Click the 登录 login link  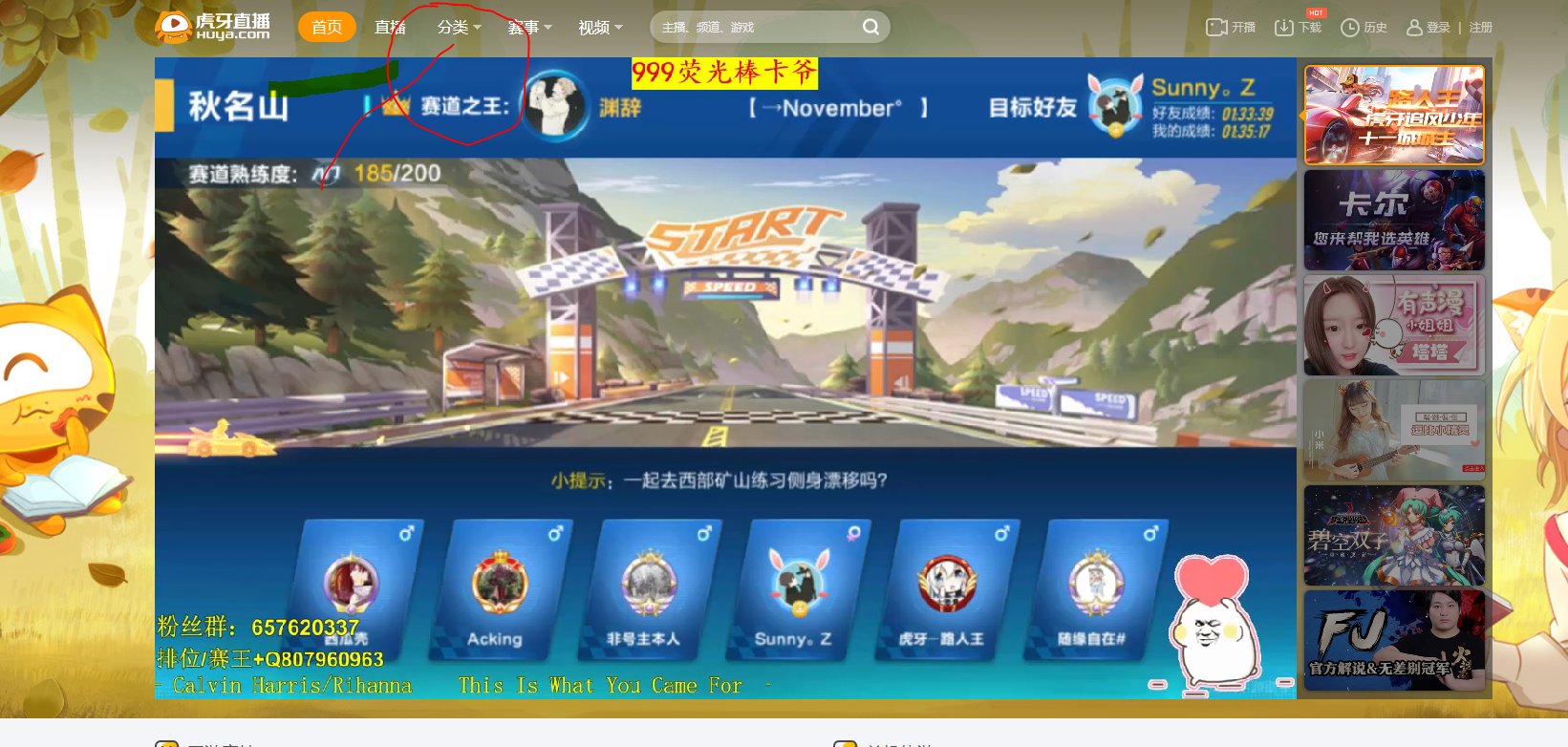[1436, 28]
